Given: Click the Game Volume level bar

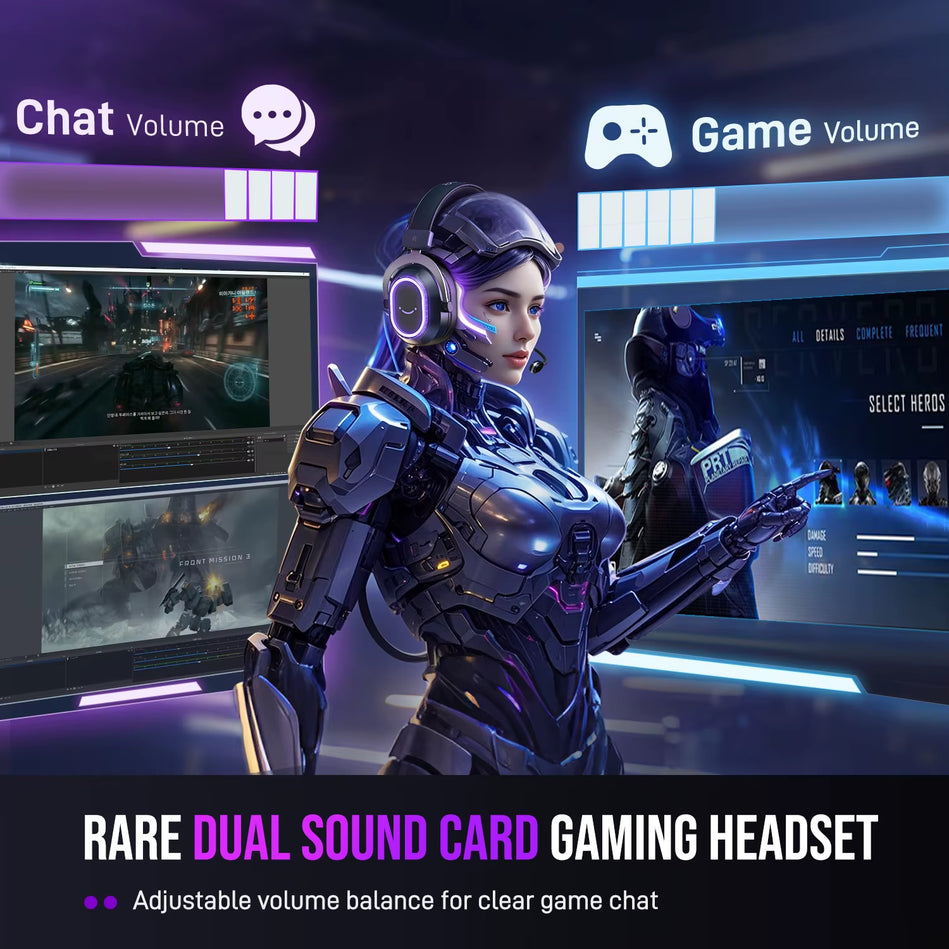Looking at the screenshot, I should pos(762,215).
